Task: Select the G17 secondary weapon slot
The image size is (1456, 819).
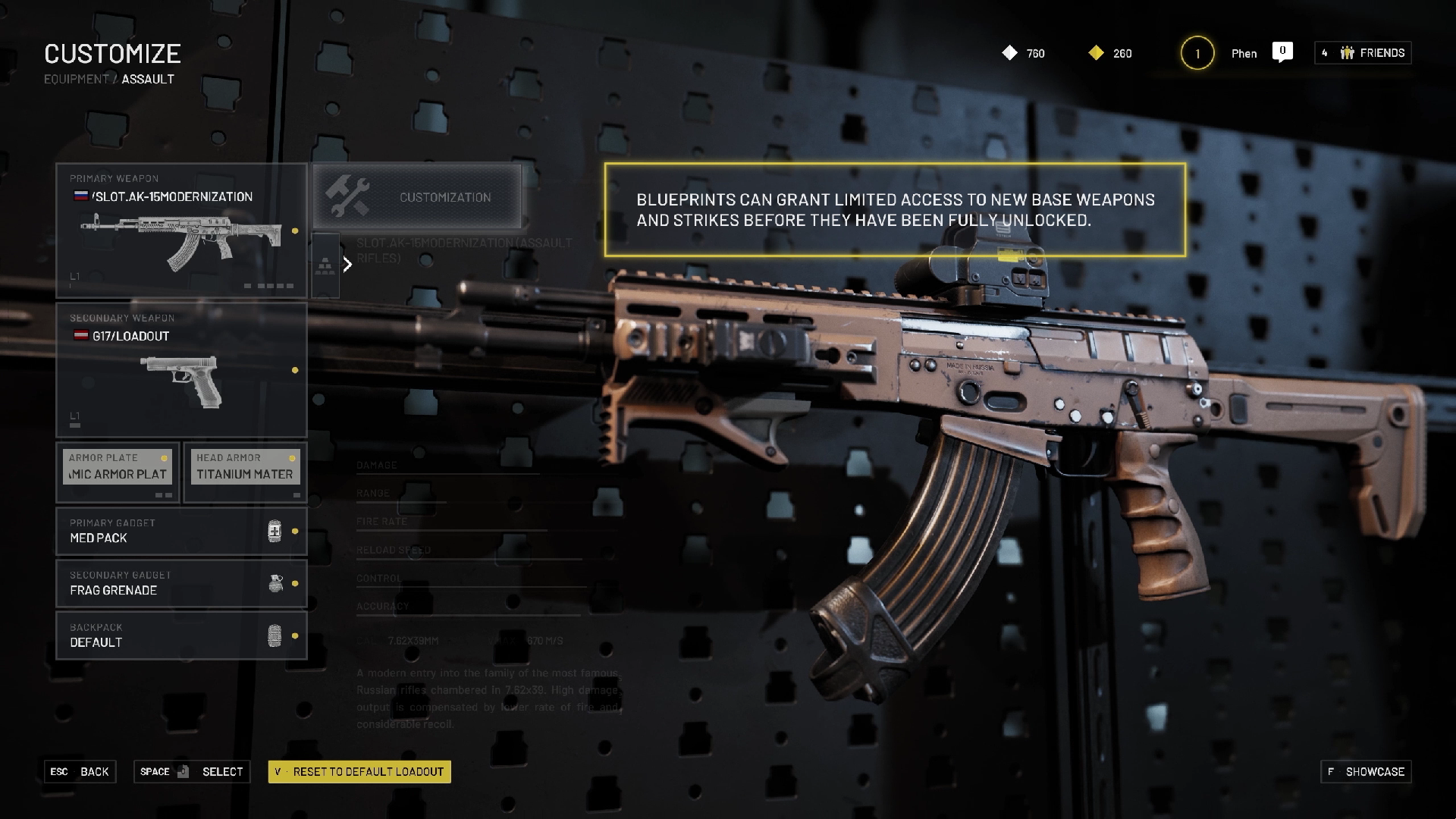Action: 181,370
